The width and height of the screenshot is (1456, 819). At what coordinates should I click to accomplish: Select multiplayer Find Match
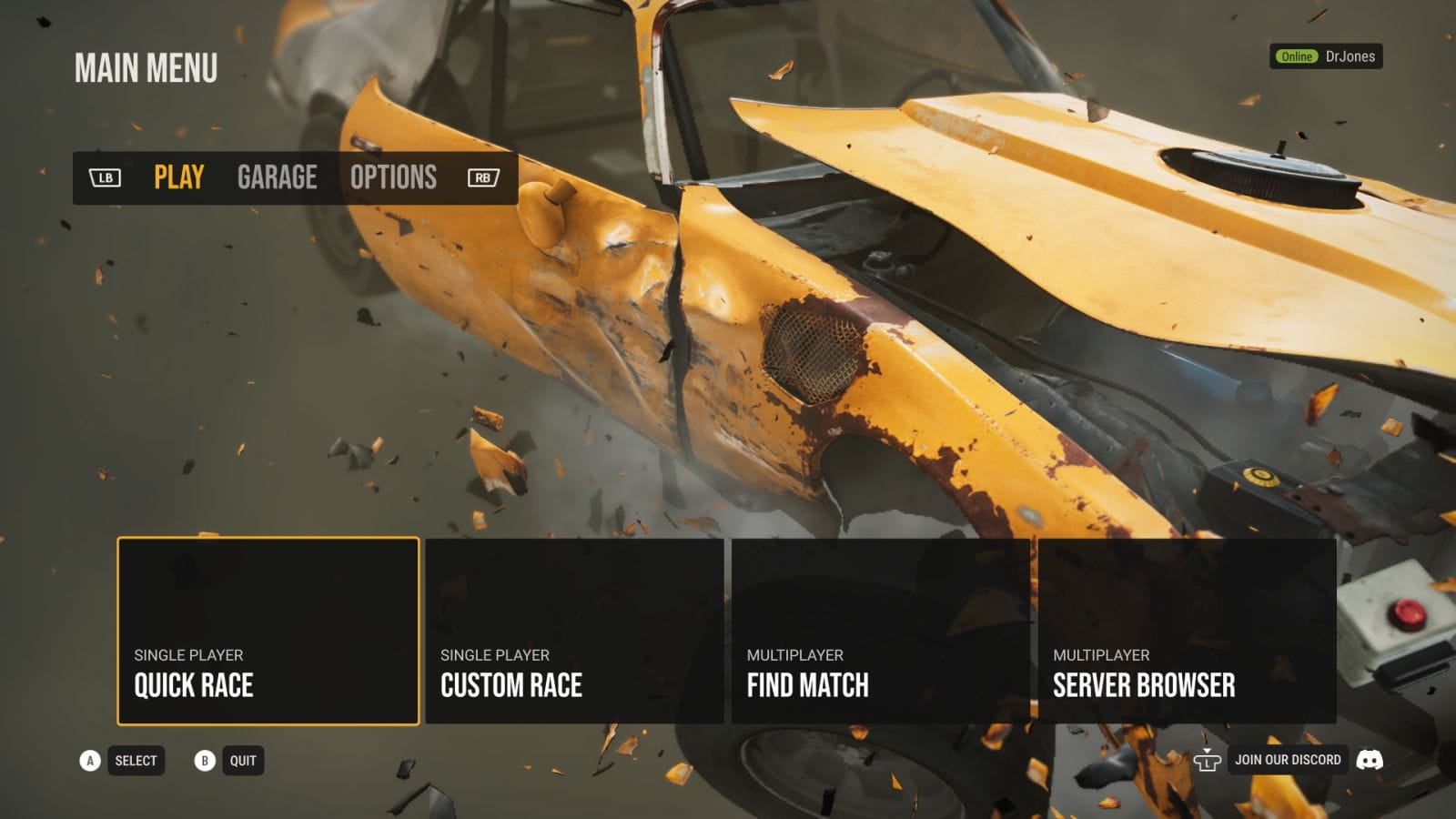(880, 631)
